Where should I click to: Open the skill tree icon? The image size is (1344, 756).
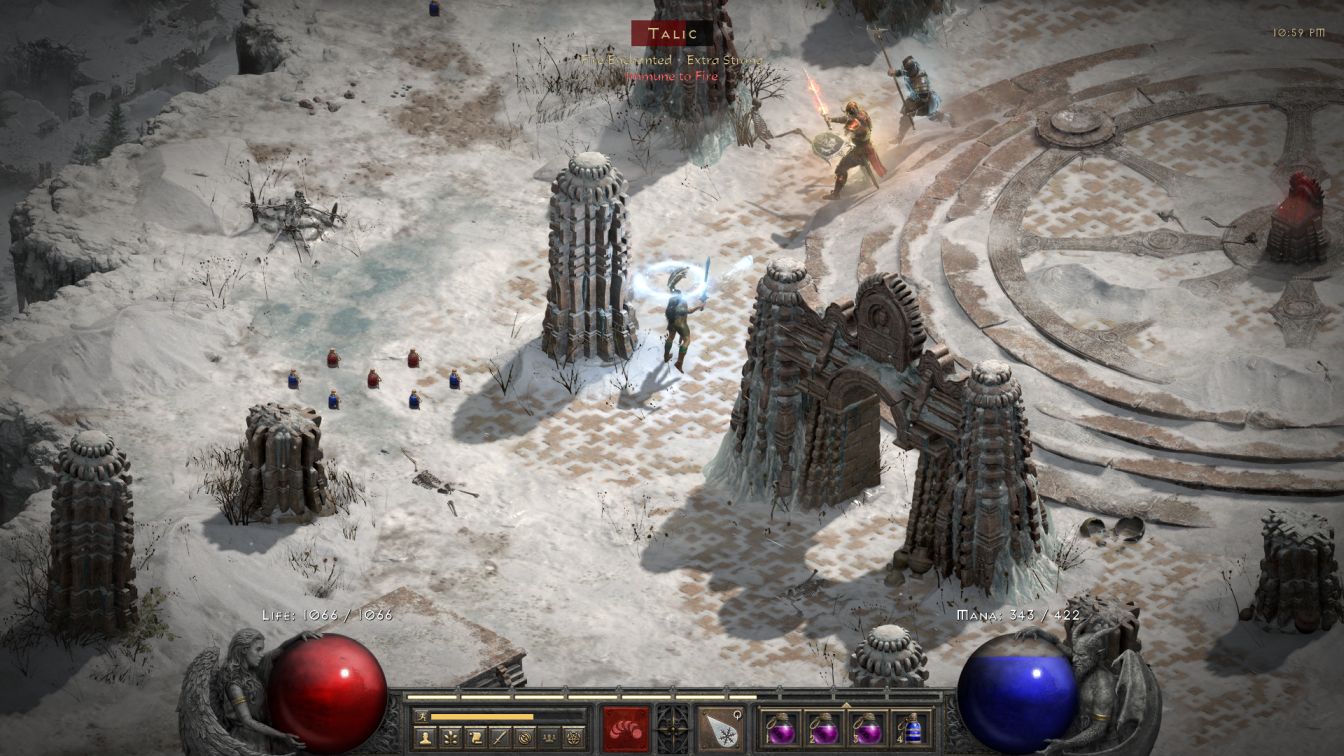point(450,738)
